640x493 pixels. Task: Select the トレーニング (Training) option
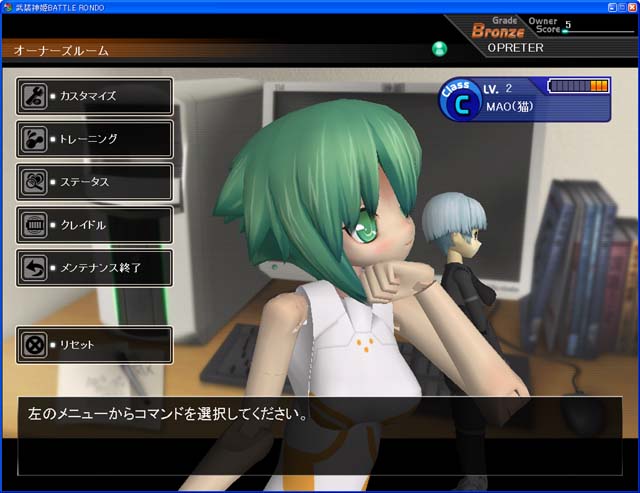[94, 139]
